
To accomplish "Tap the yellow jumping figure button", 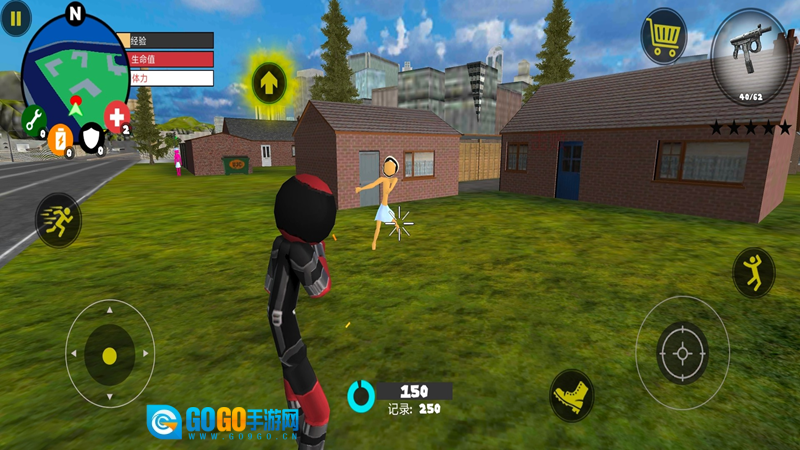I will [753, 272].
